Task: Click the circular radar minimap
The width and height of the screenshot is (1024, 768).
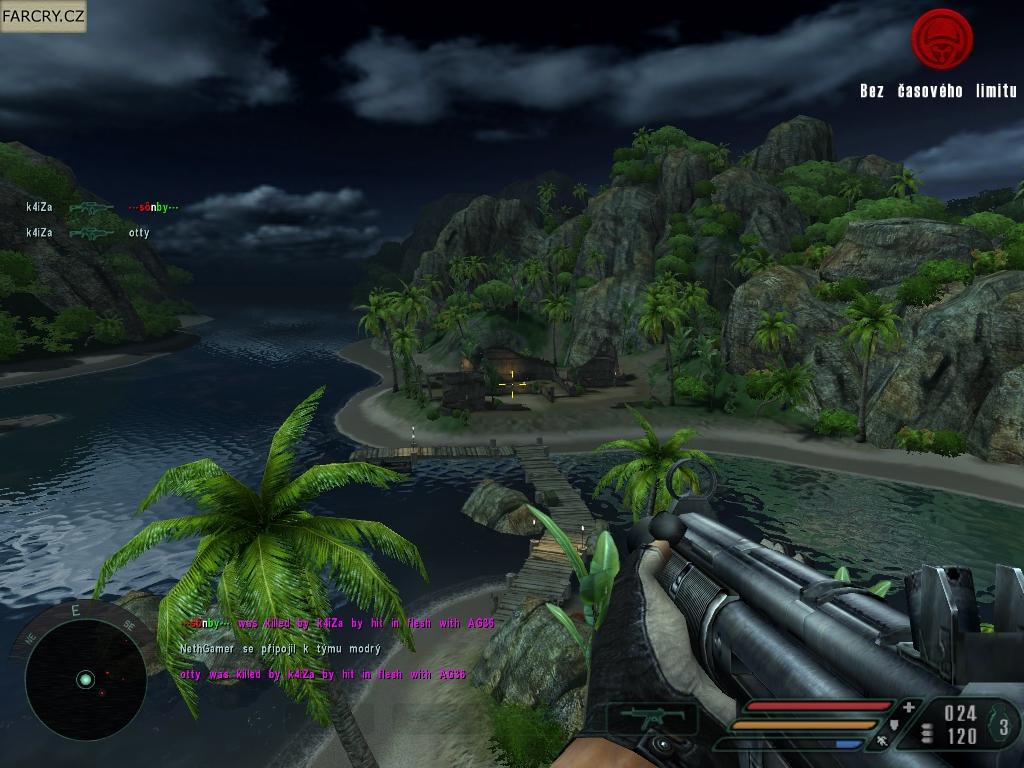Action: pos(85,680)
